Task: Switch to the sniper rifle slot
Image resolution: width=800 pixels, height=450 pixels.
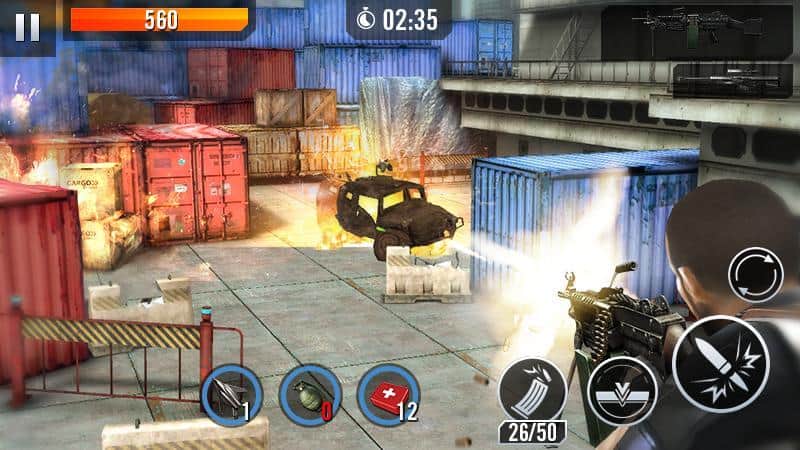Action: click(731, 78)
